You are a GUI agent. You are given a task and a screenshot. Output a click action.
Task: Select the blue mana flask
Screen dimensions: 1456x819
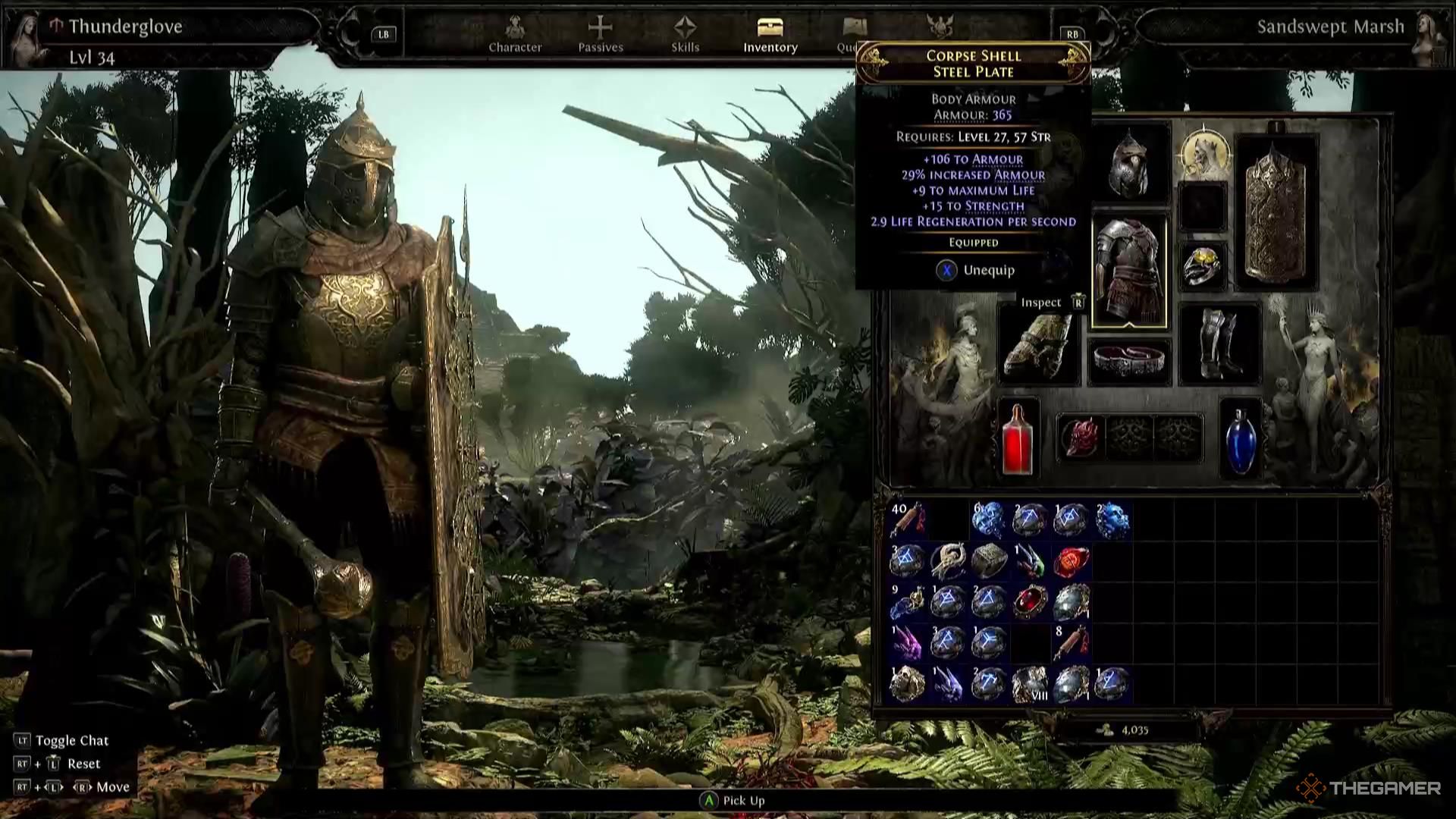[x=1240, y=439]
